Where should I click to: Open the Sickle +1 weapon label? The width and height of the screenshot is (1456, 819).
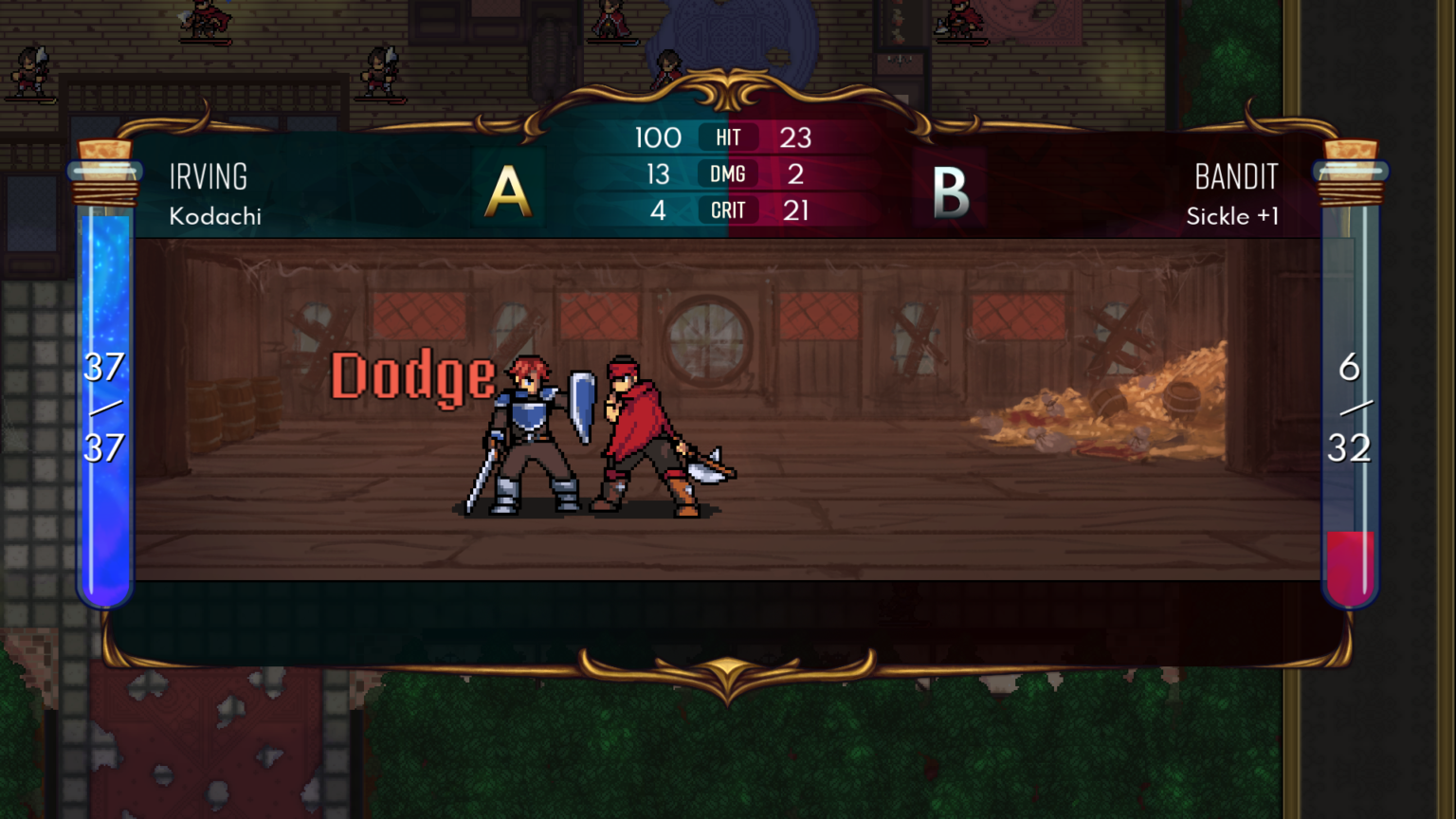1233,216
